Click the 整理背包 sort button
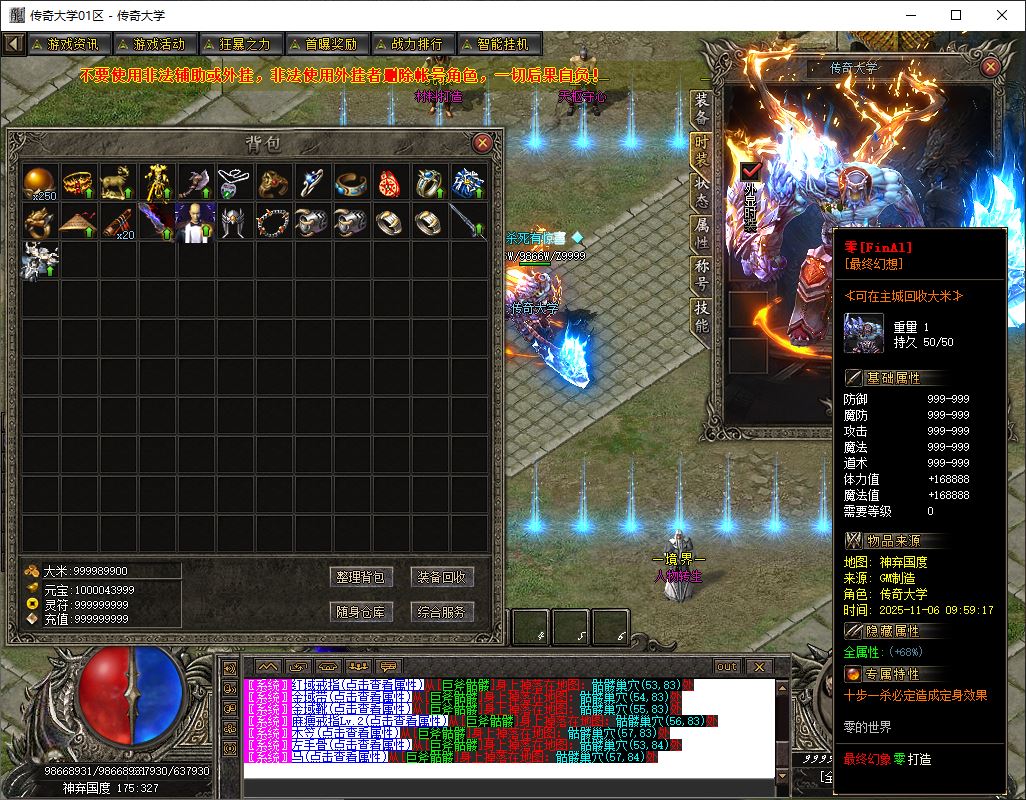 pyautogui.click(x=361, y=577)
